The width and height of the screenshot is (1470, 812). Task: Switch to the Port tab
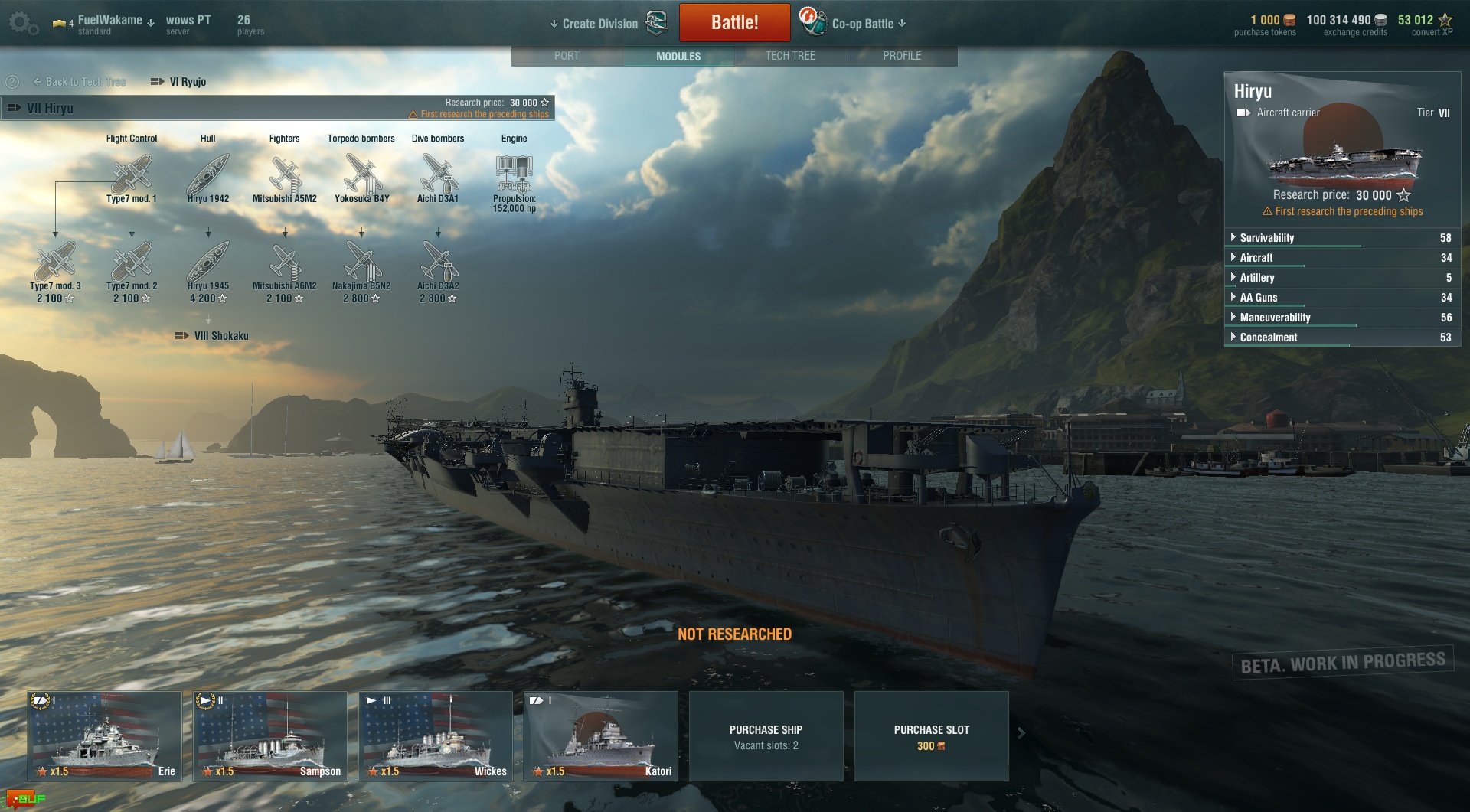(567, 56)
